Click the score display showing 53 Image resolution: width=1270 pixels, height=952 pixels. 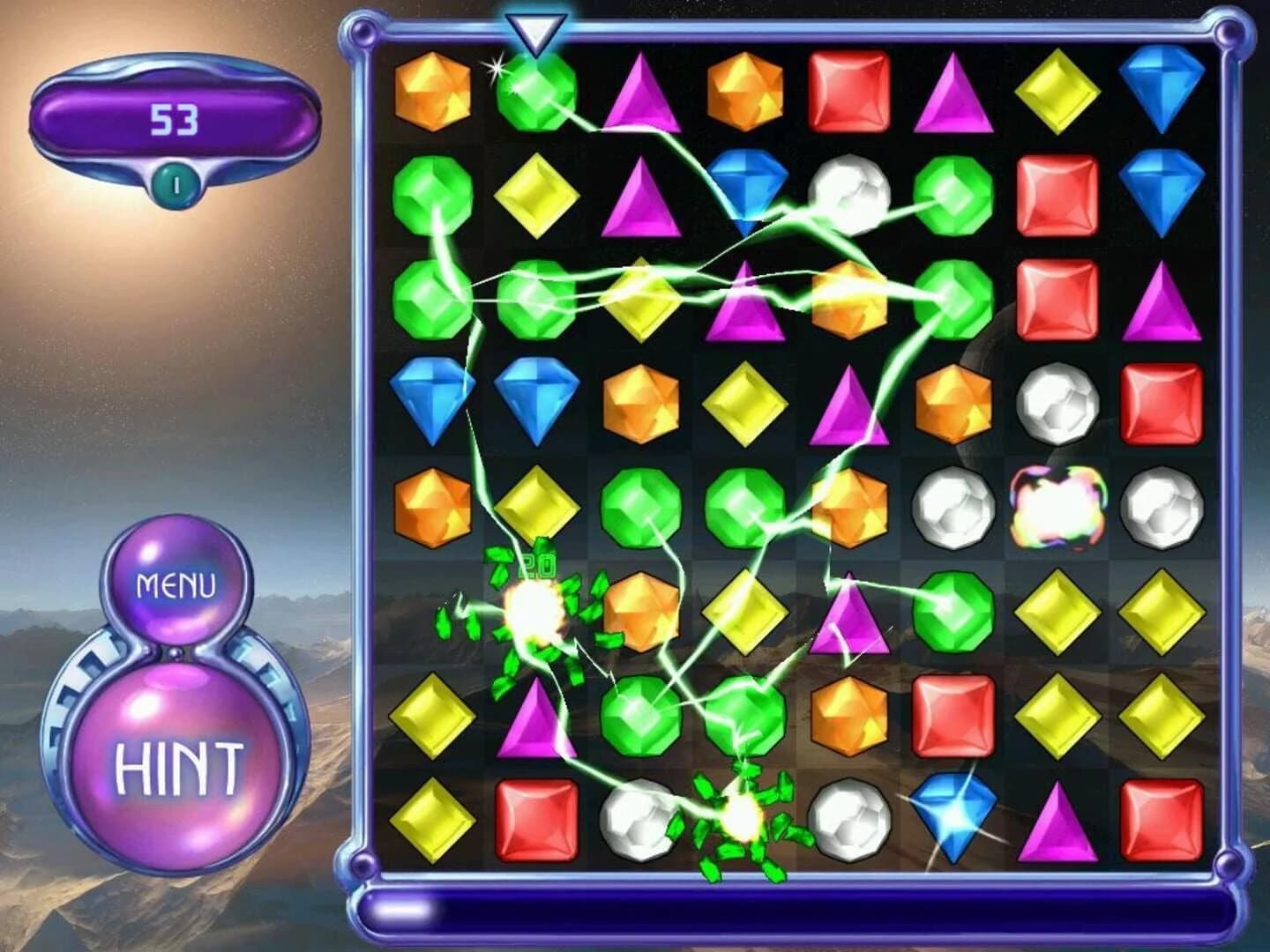[x=176, y=117]
